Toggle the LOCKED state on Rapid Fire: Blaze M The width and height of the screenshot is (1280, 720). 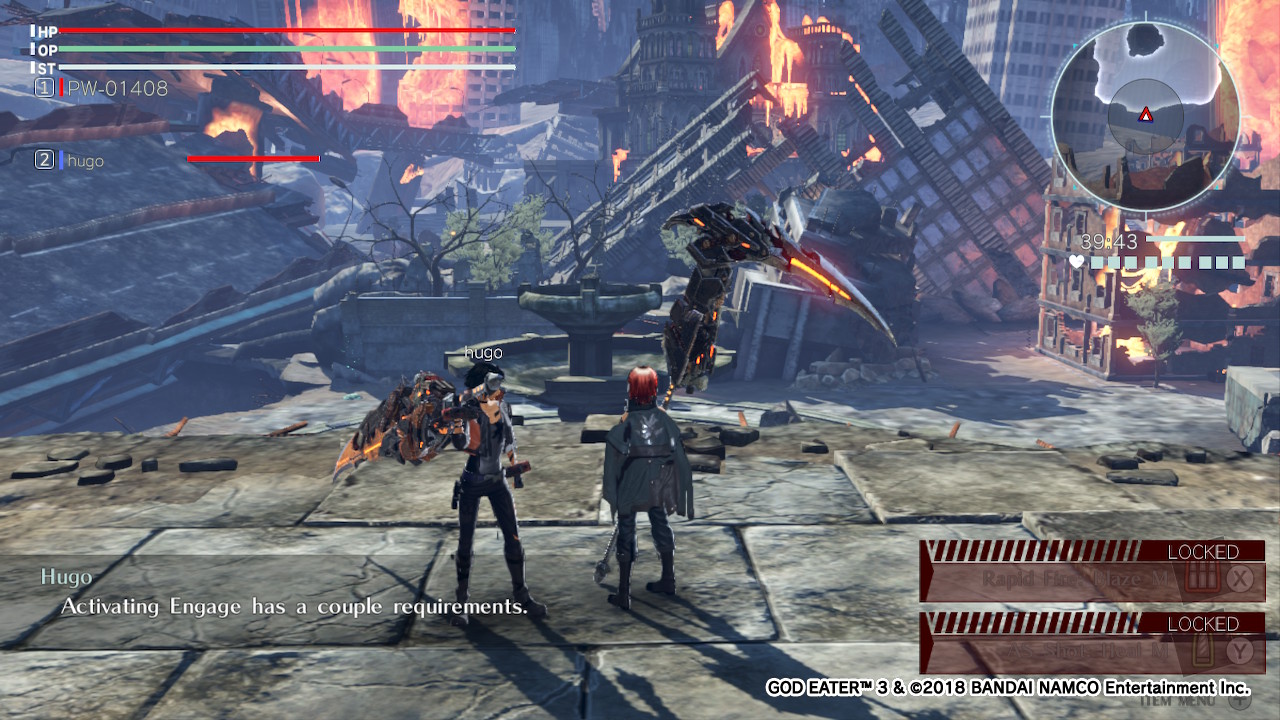(x=1204, y=551)
